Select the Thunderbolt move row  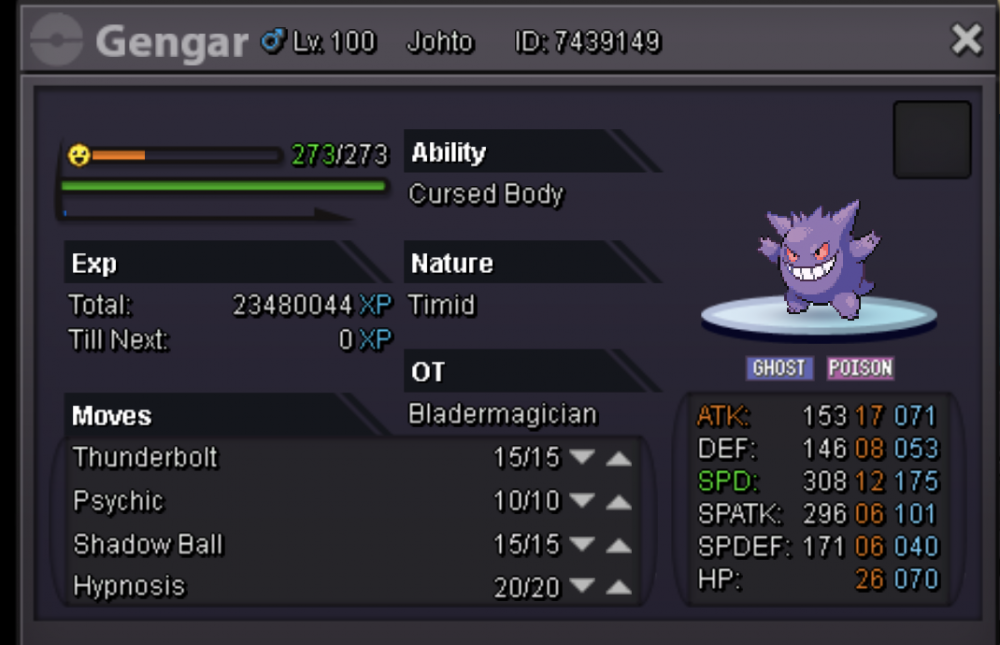point(146,458)
